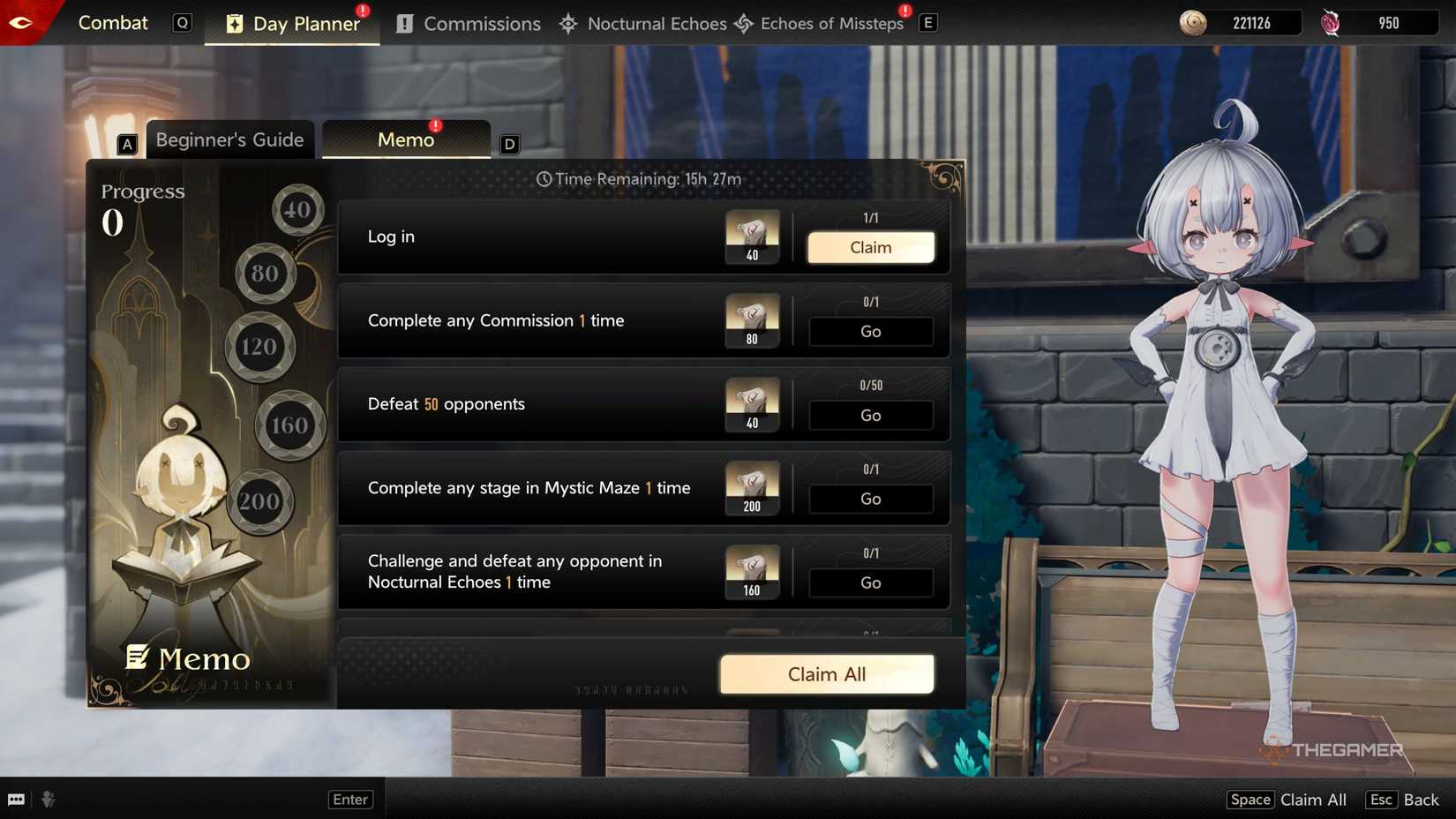Screen dimensions: 1456x819
Task: Click the Echoes of Missteps arrow icon
Action: coord(744,23)
